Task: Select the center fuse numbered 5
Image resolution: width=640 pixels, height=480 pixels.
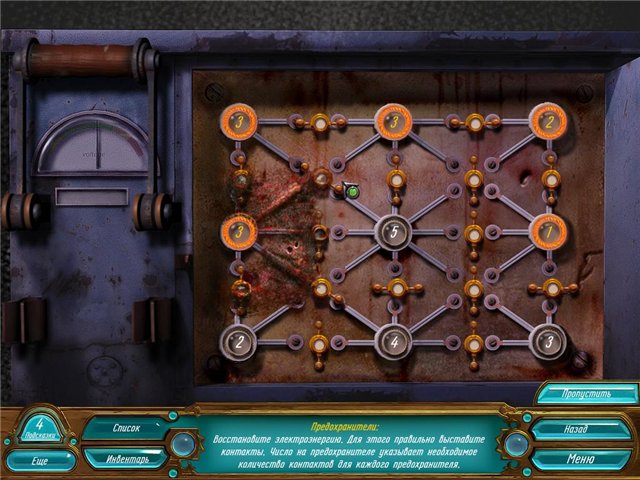Action: (x=393, y=232)
